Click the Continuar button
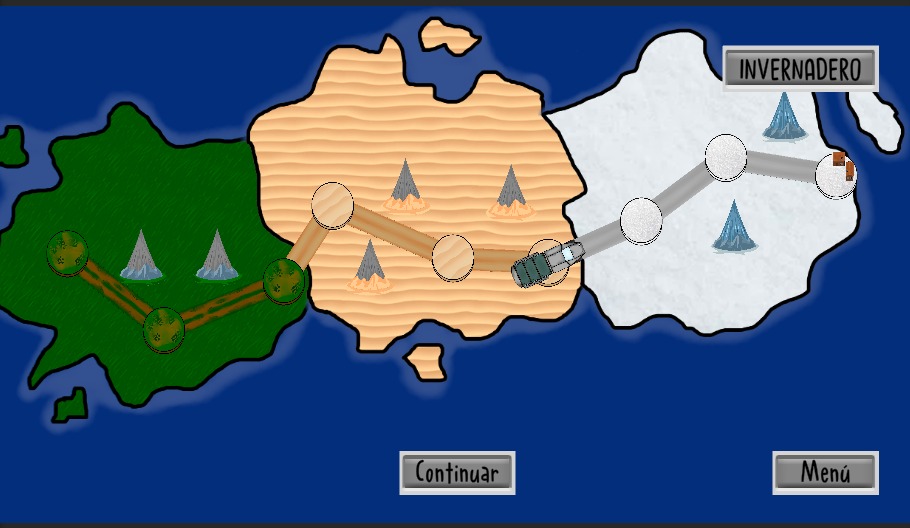Viewport: 910px width, 528px height. tap(457, 472)
